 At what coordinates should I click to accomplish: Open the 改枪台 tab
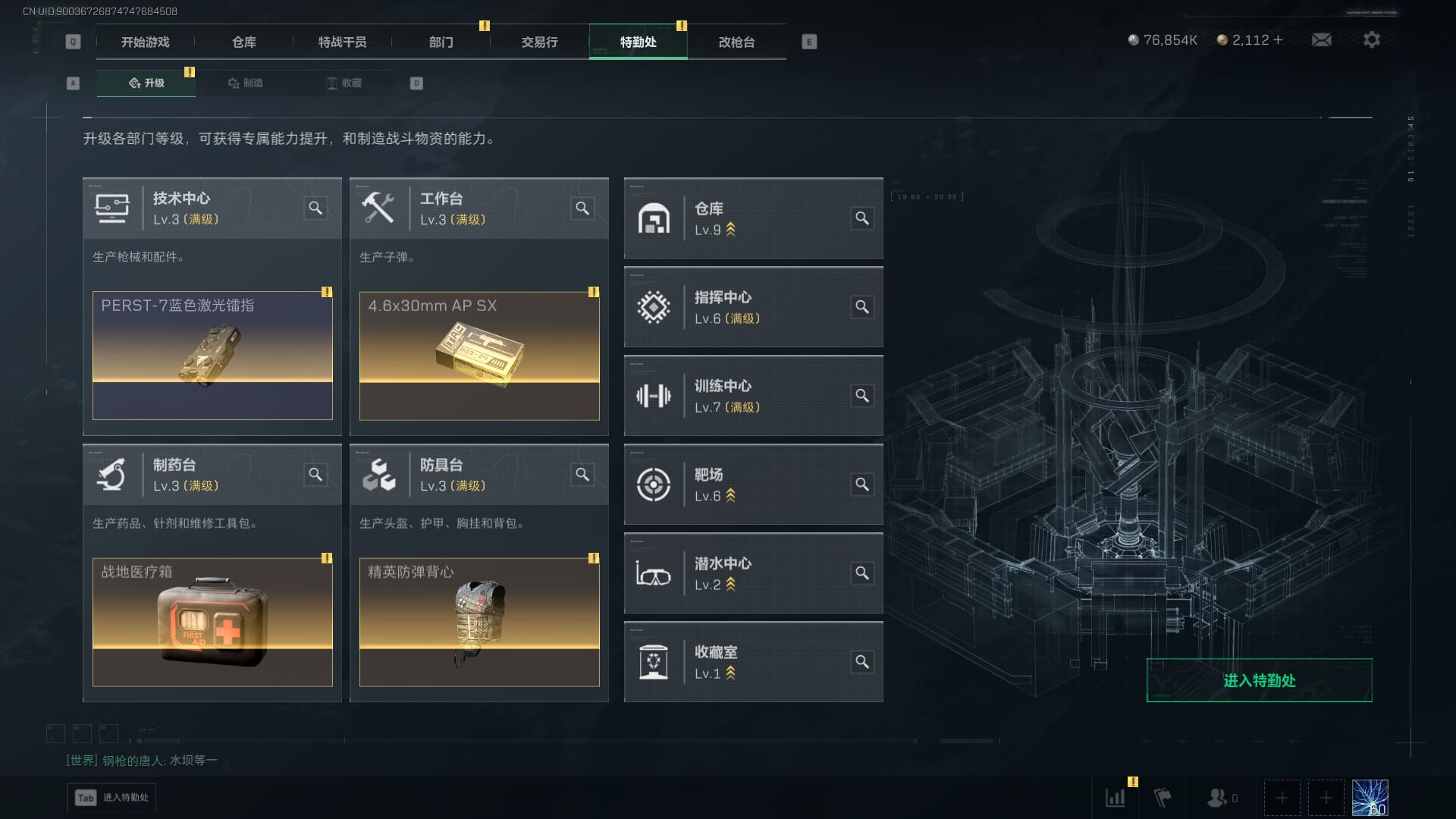pyautogui.click(x=736, y=42)
